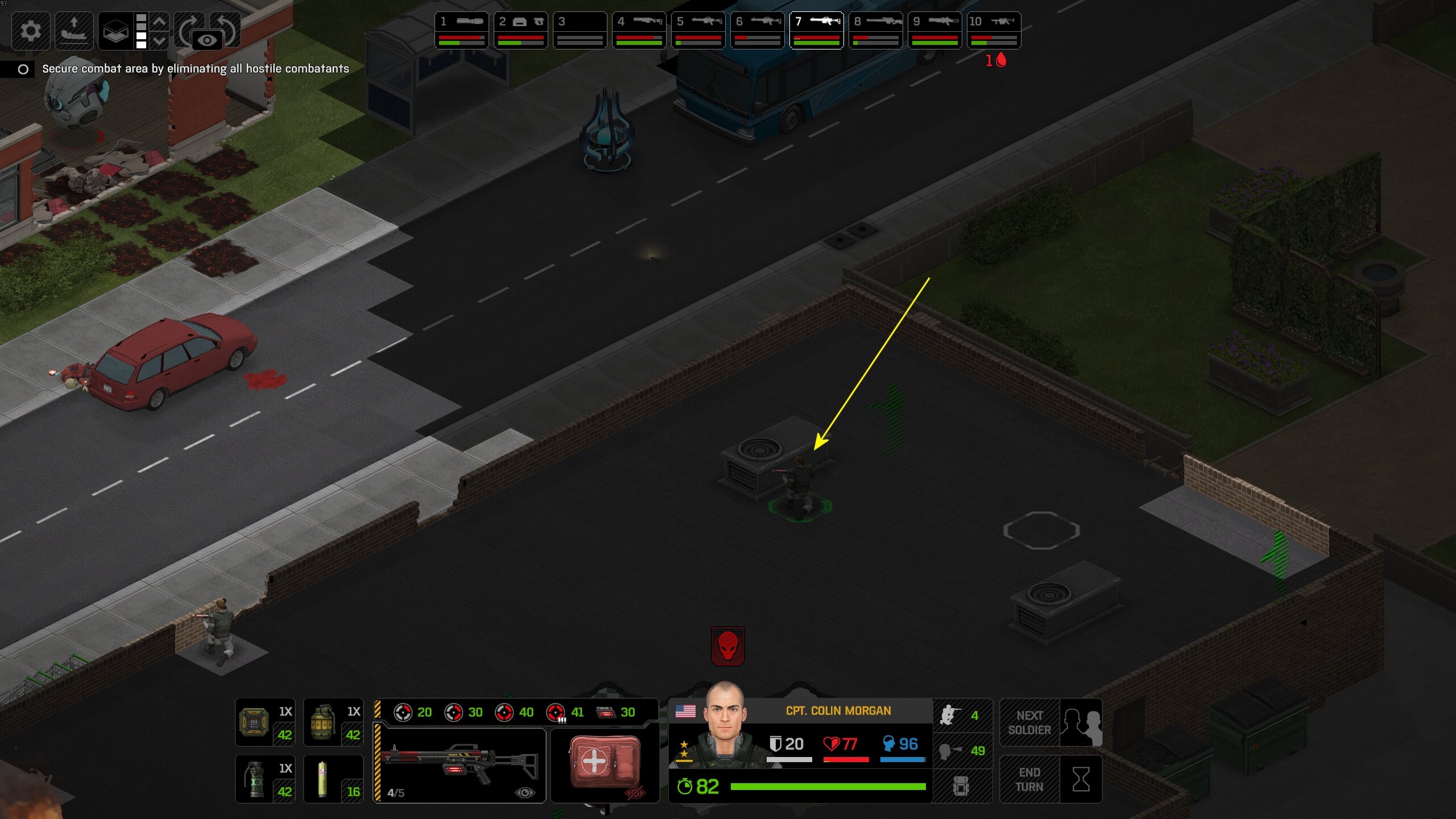
Task: Select soldier 1 in the squad bar
Action: (x=461, y=30)
